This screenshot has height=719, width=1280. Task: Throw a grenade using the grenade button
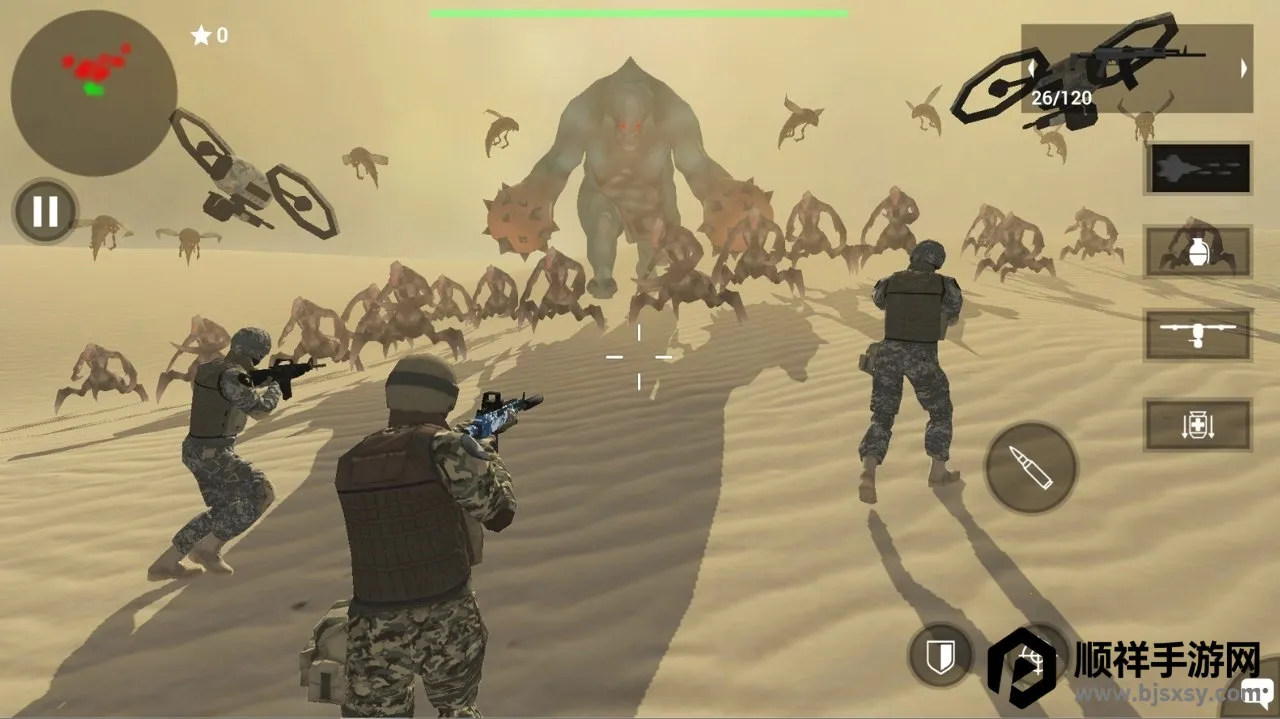[1198, 251]
